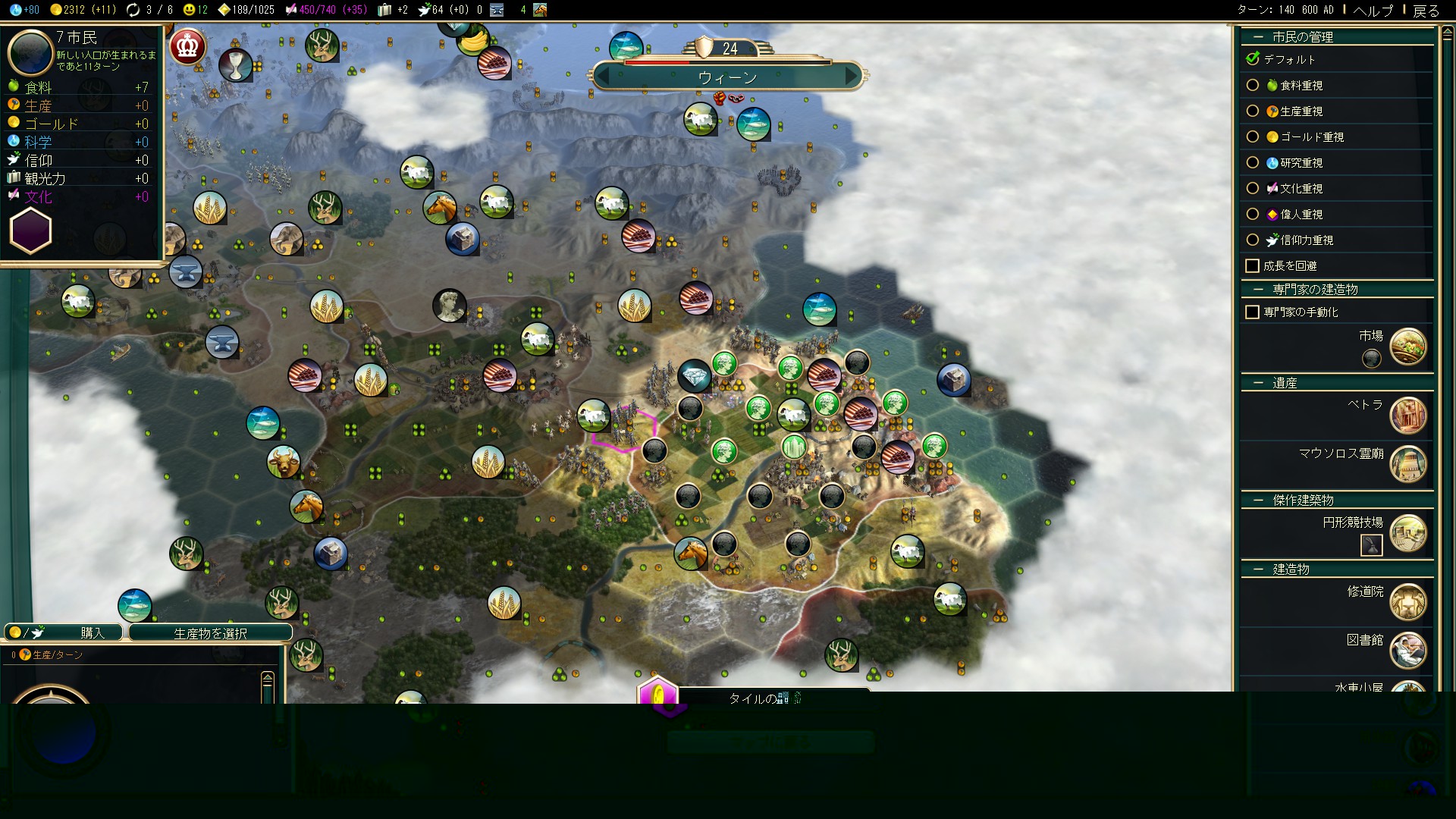Select the ゴールド重視 gold focus
The height and width of the screenshot is (819, 1456).
pos(1253,137)
